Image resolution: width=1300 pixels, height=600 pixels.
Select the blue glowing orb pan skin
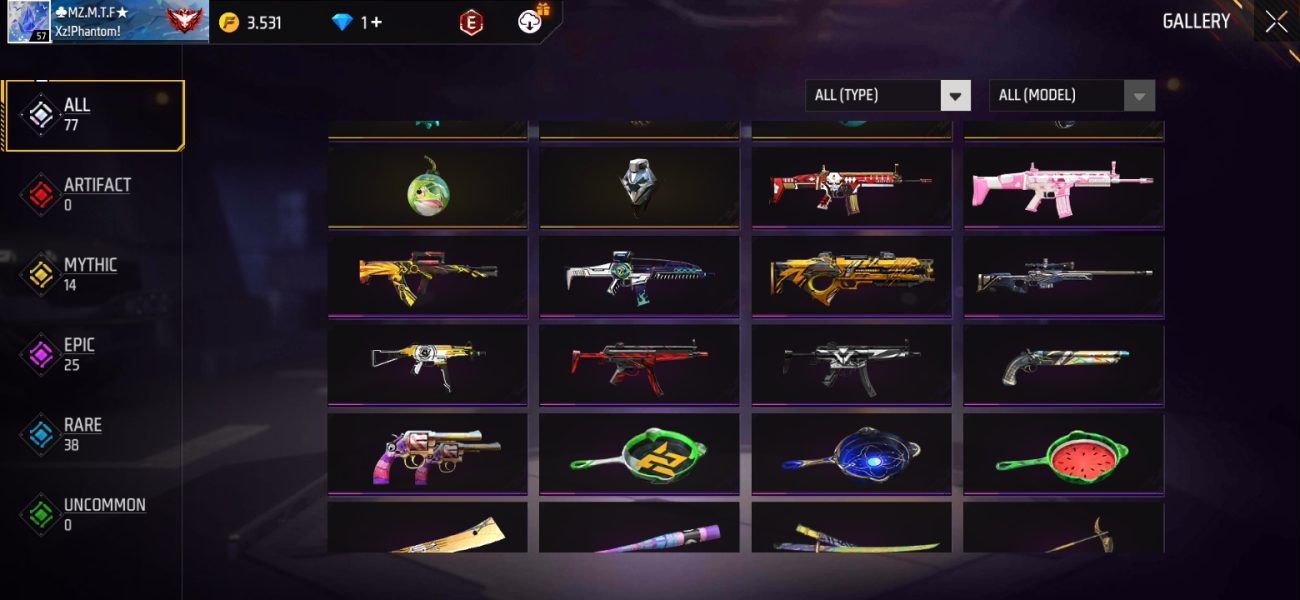point(851,452)
